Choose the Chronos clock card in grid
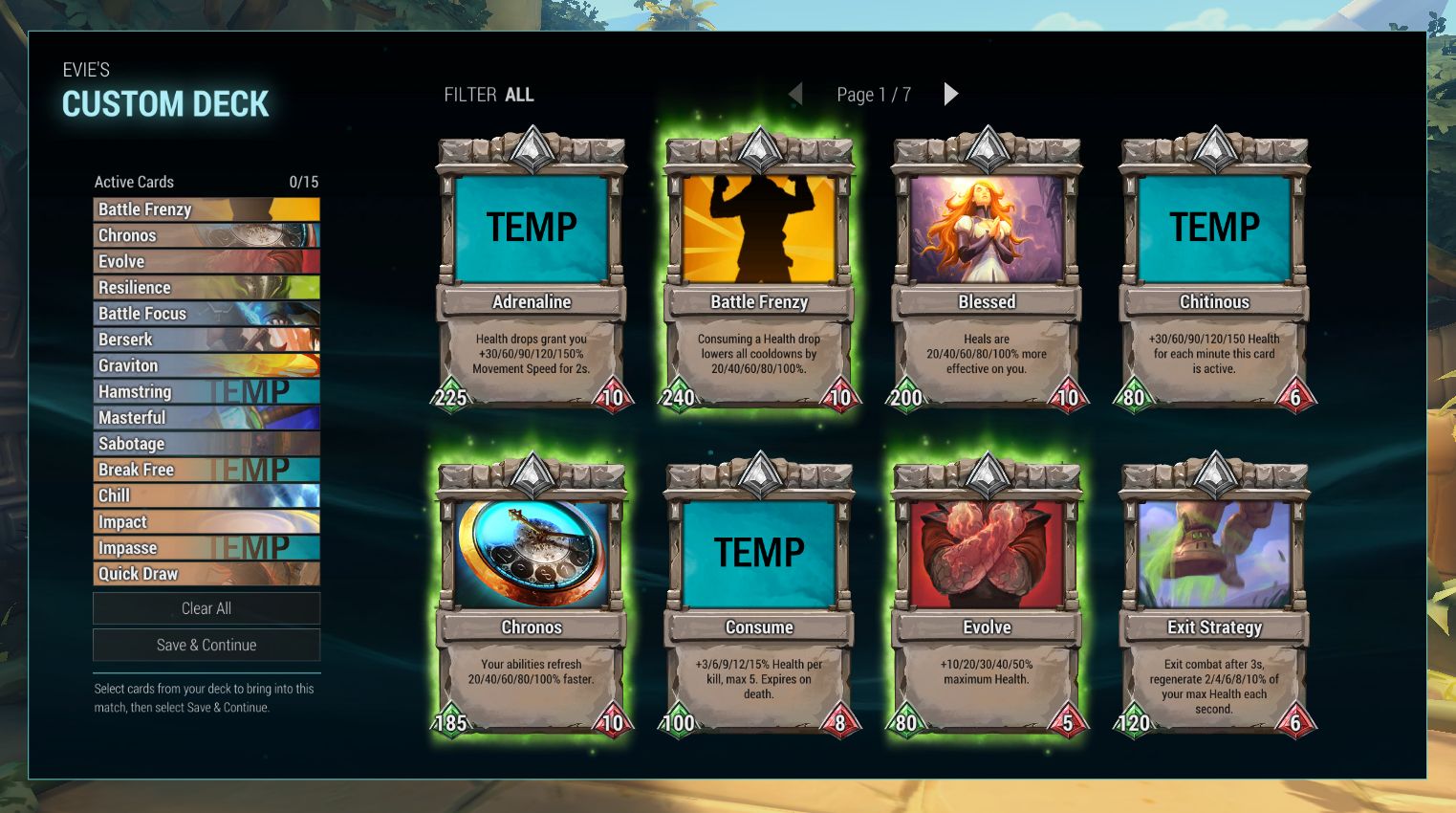1456x813 pixels. tap(532, 598)
